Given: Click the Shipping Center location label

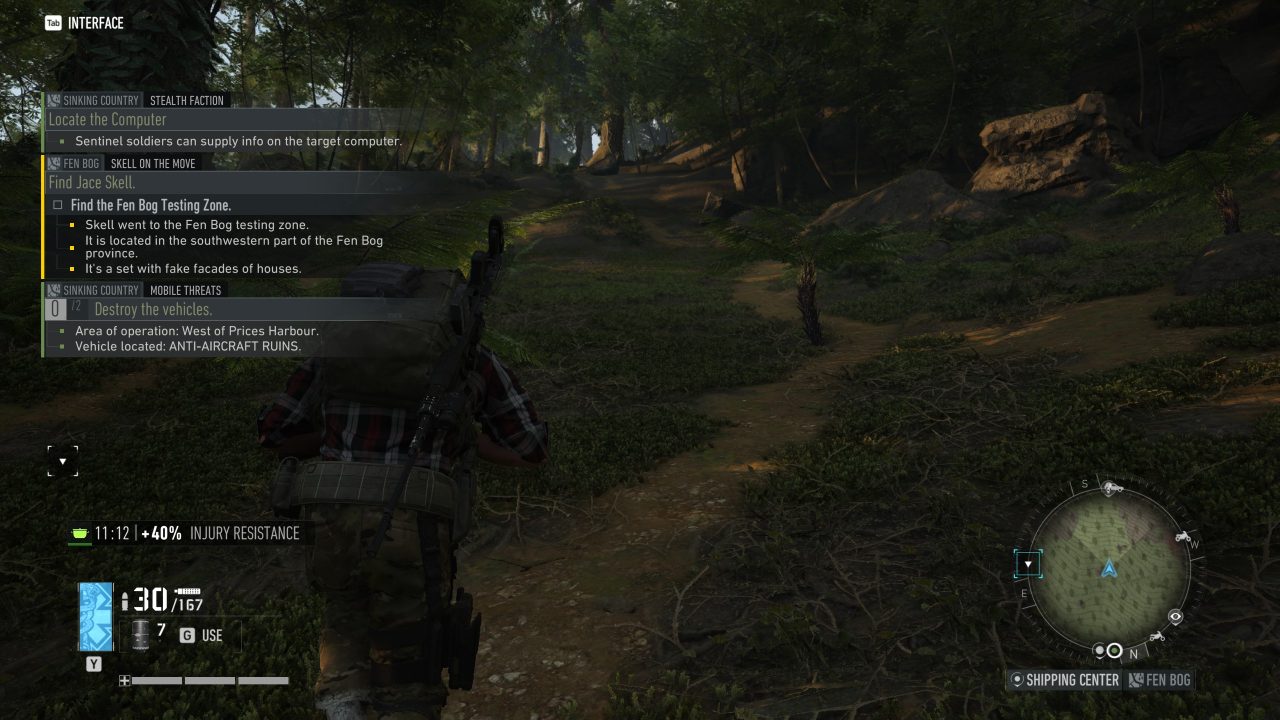Looking at the screenshot, I should (1064, 680).
